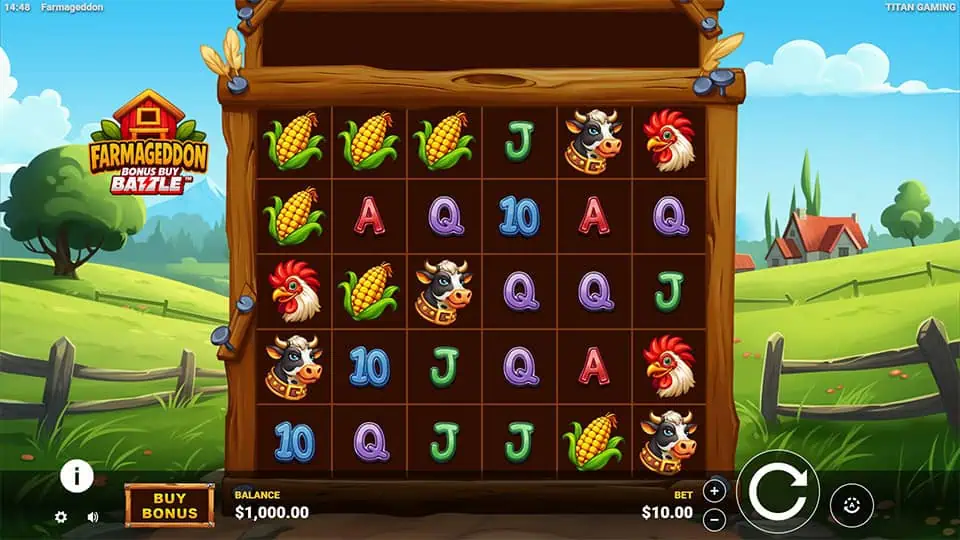Spin the reels with the circular arrow button
This screenshot has width=960, height=540.
(x=778, y=492)
